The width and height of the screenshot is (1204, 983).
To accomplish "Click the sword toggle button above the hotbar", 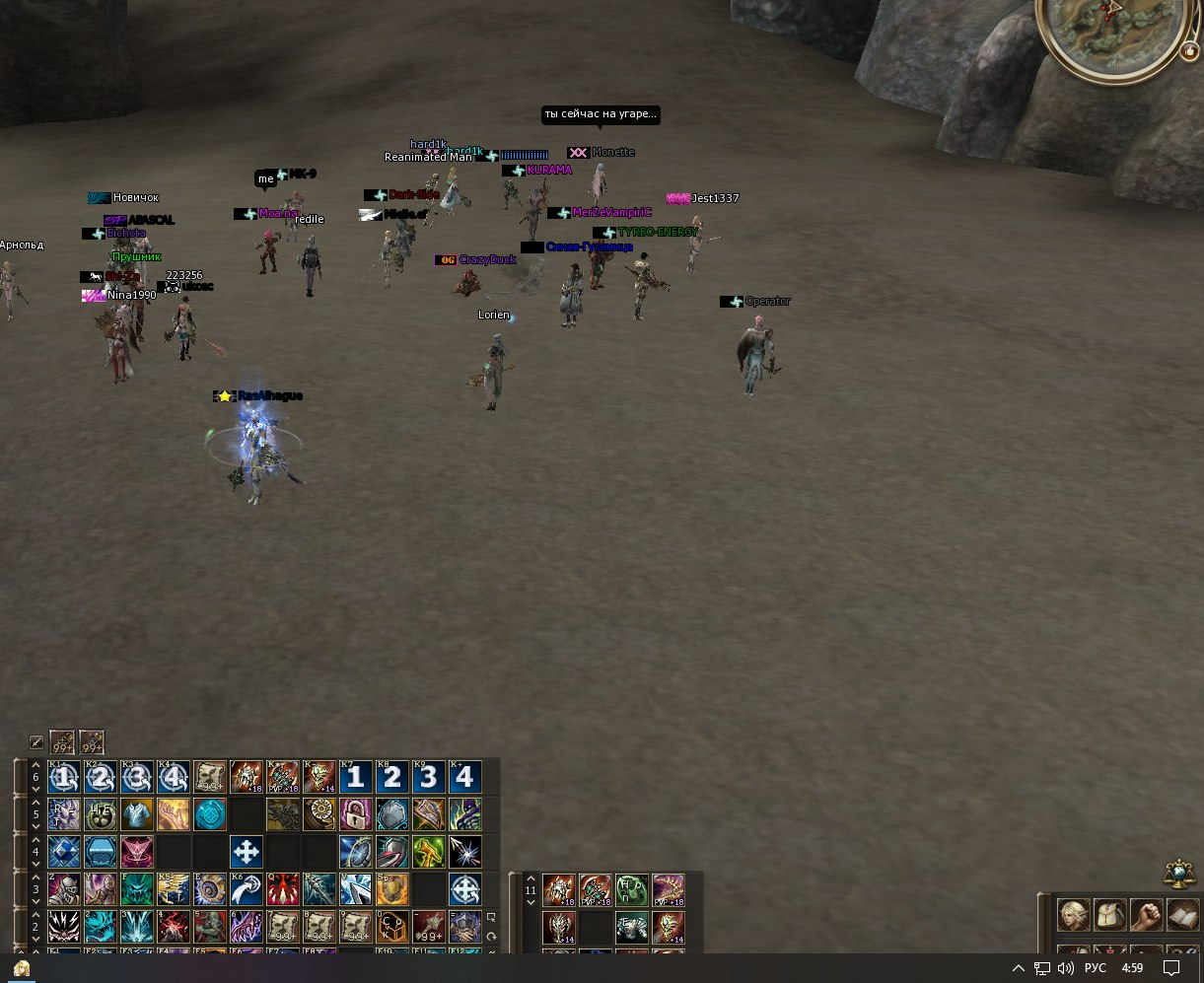I will click(x=36, y=742).
